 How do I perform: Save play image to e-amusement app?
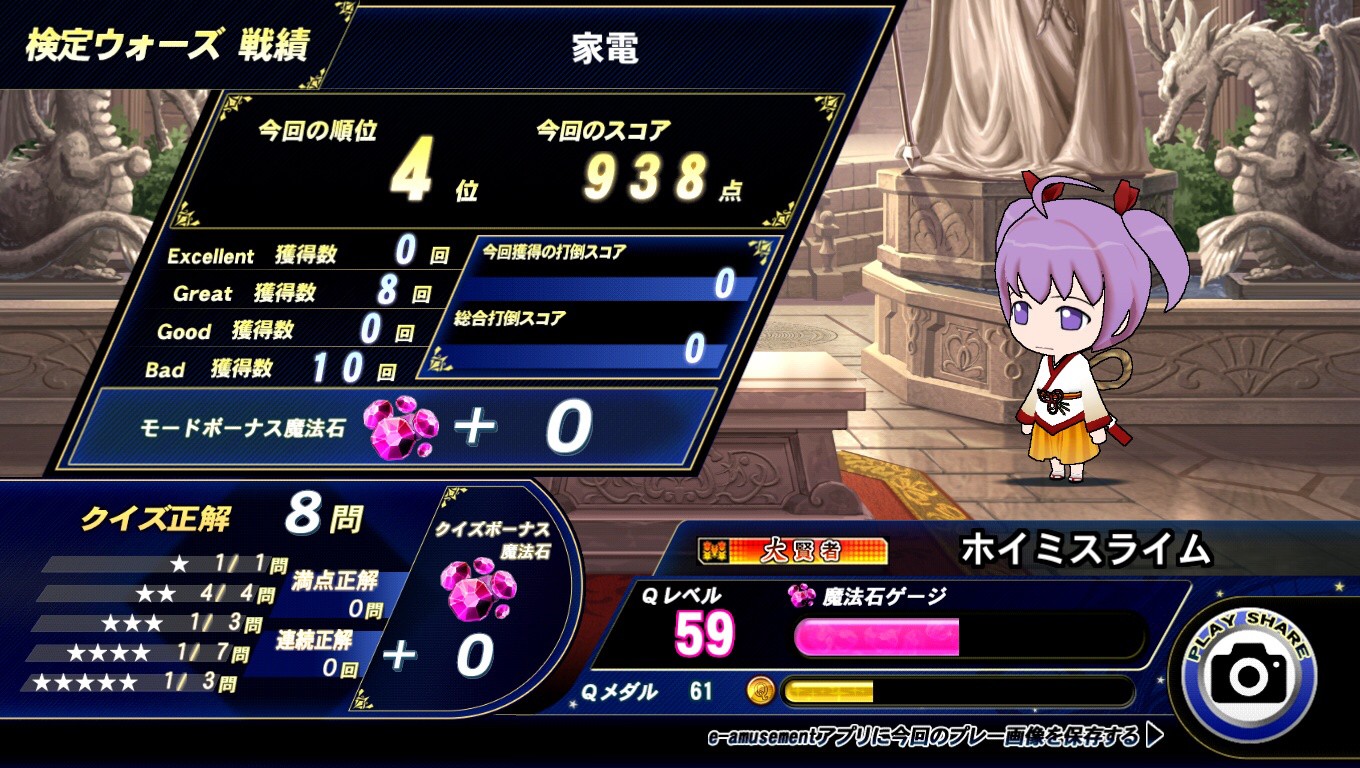click(x=935, y=737)
